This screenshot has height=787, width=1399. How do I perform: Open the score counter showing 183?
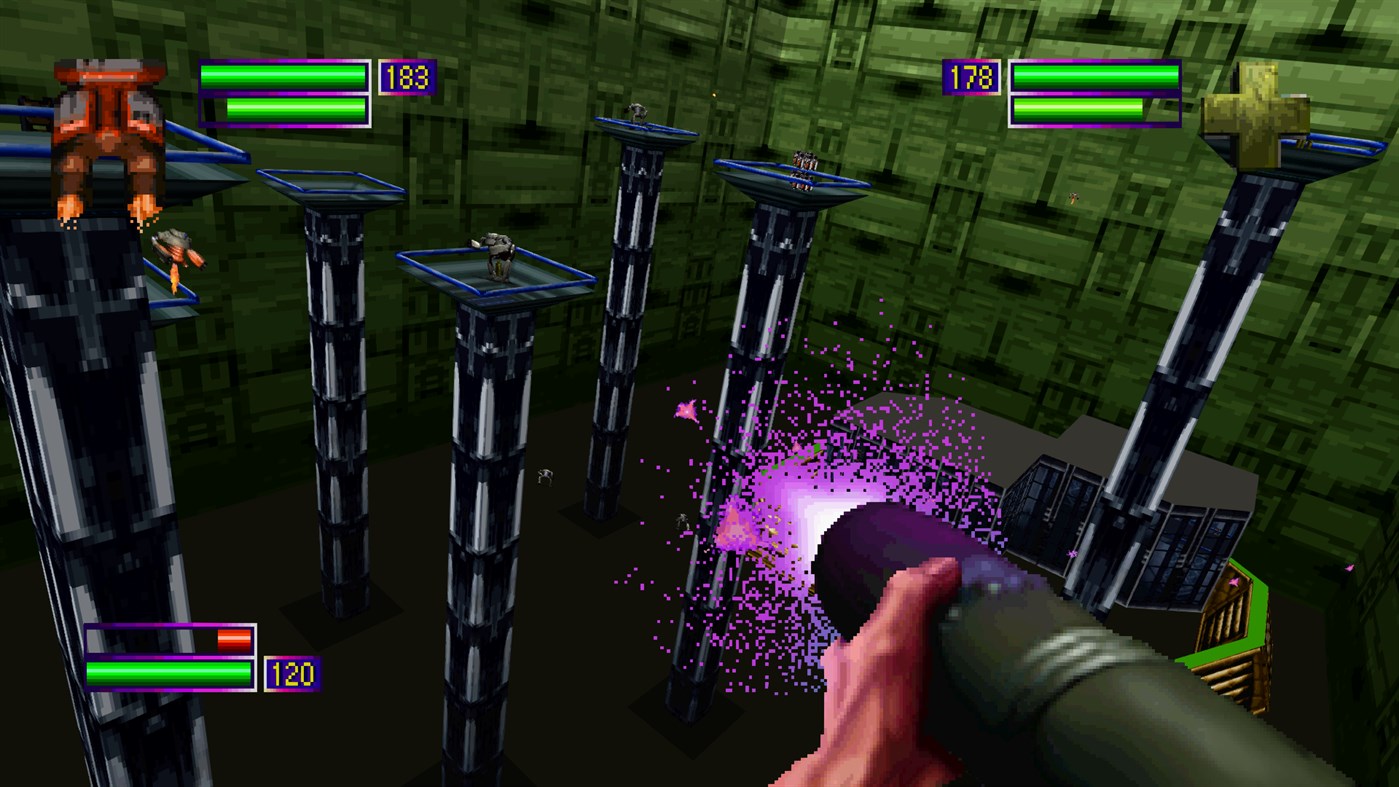tap(405, 77)
